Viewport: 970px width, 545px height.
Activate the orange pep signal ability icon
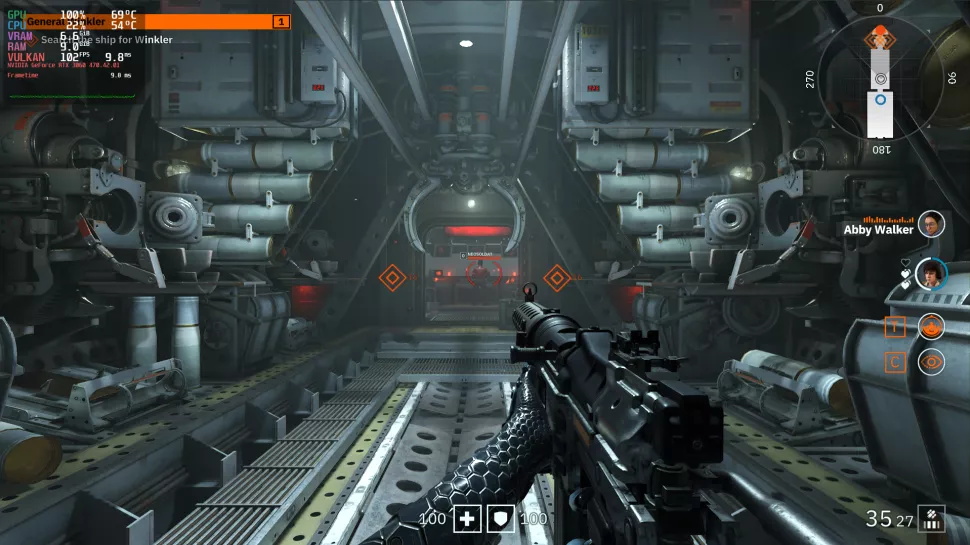931,326
